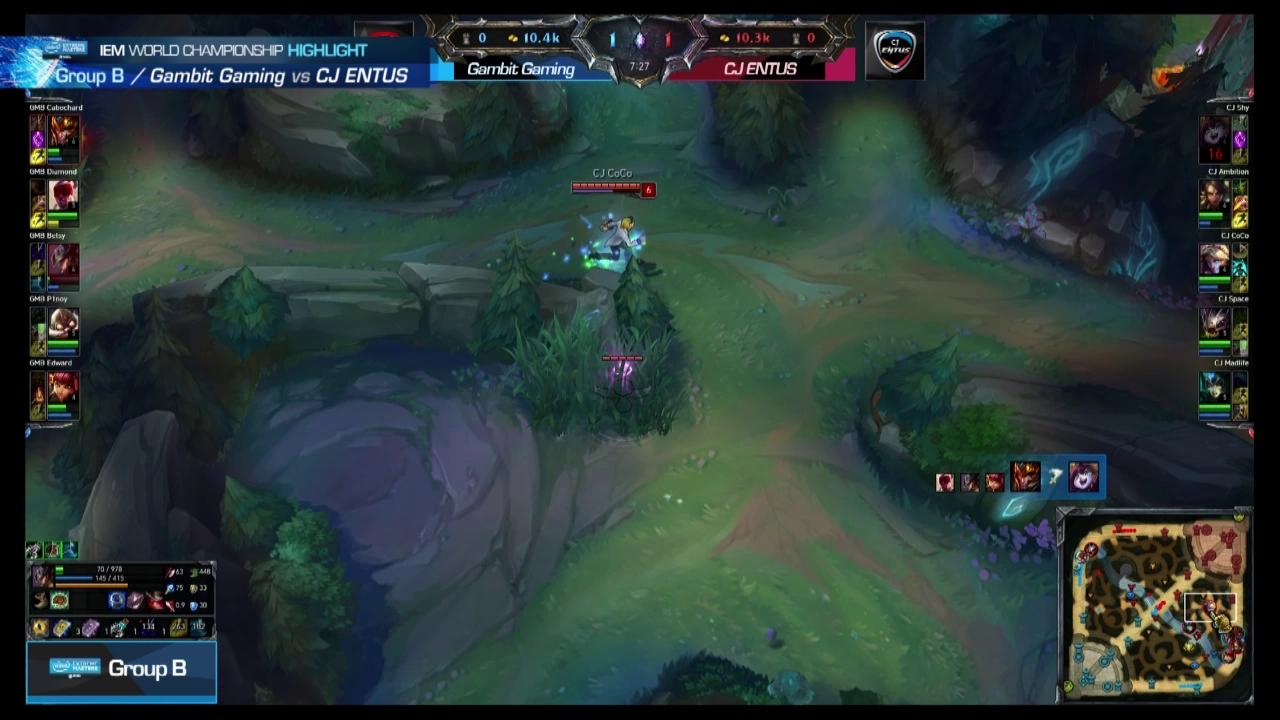Click the mana bar in the champion HUD

click(x=73, y=577)
